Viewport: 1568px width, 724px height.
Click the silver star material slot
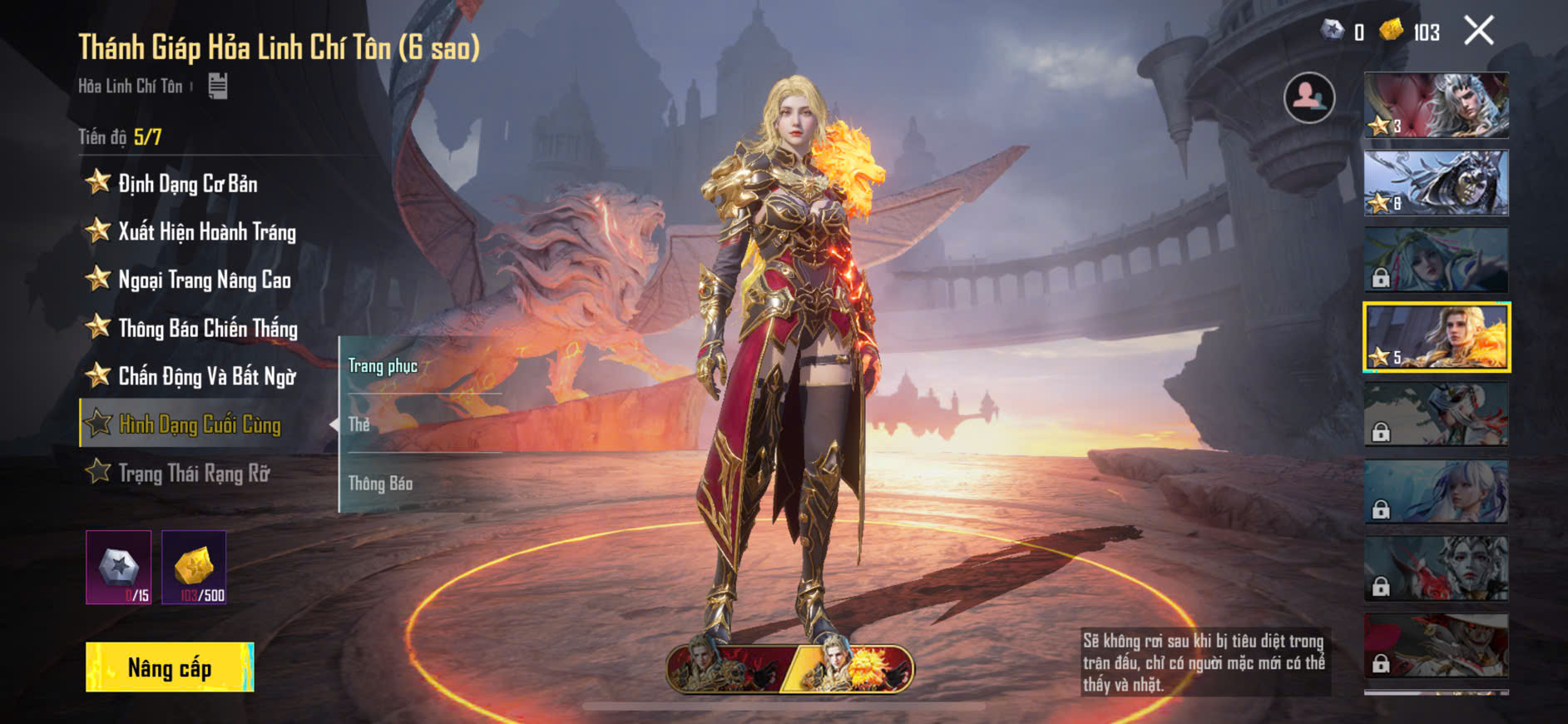pyautogui.click(x=119, y=568)
